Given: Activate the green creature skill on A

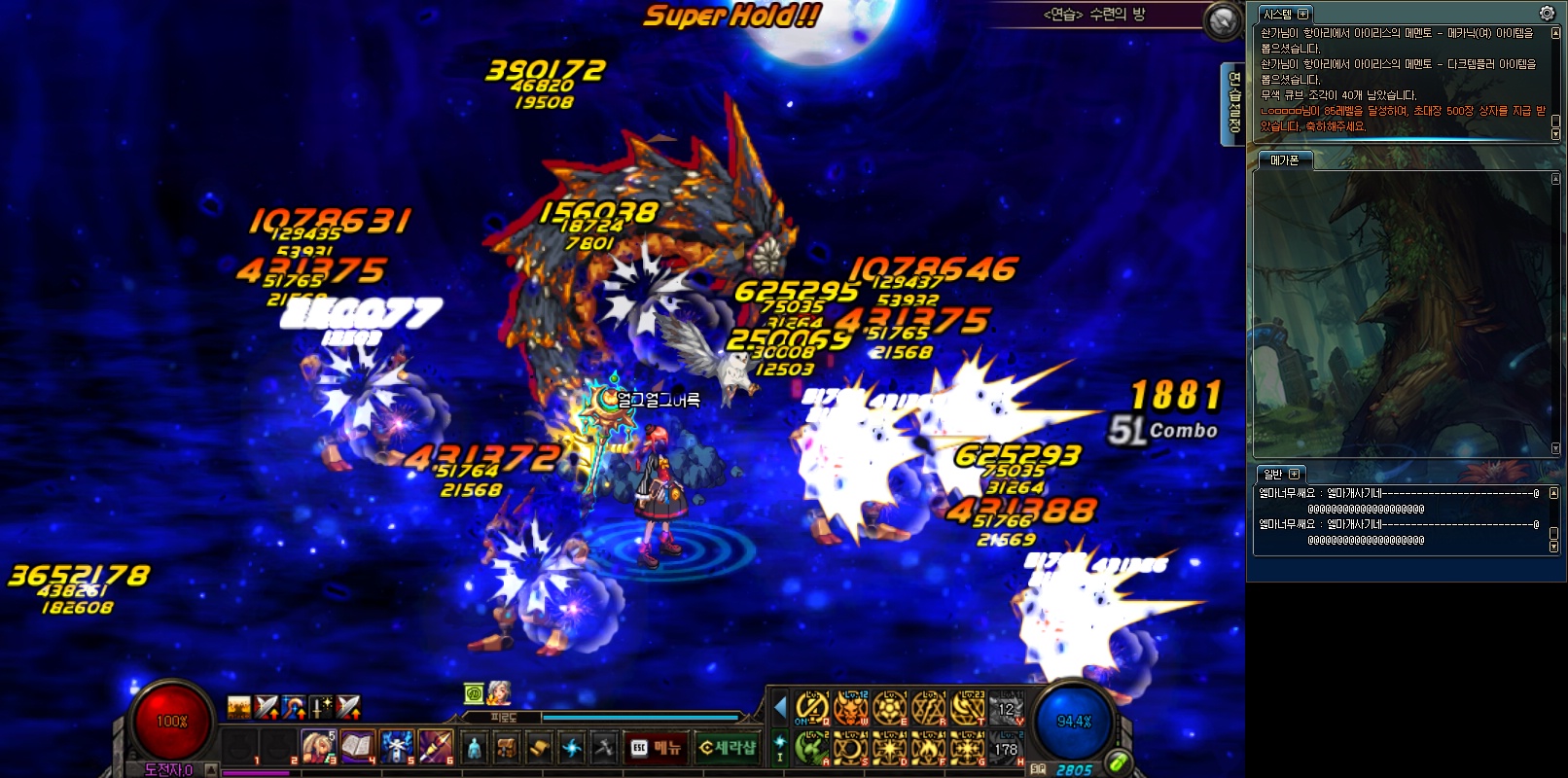Looking at the screenshot, I should pos(811,748).
